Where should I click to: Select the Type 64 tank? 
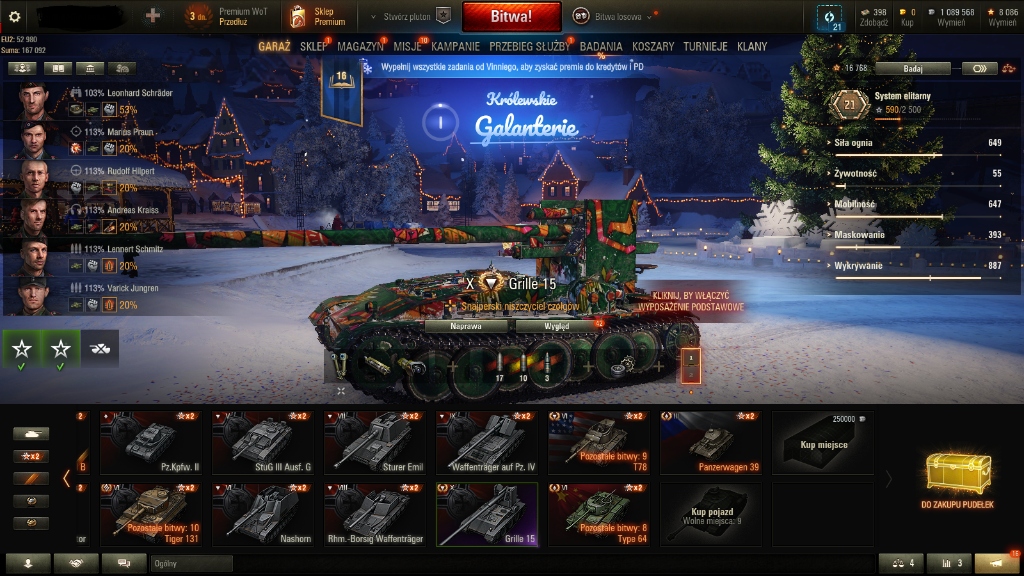click(598, 514)
